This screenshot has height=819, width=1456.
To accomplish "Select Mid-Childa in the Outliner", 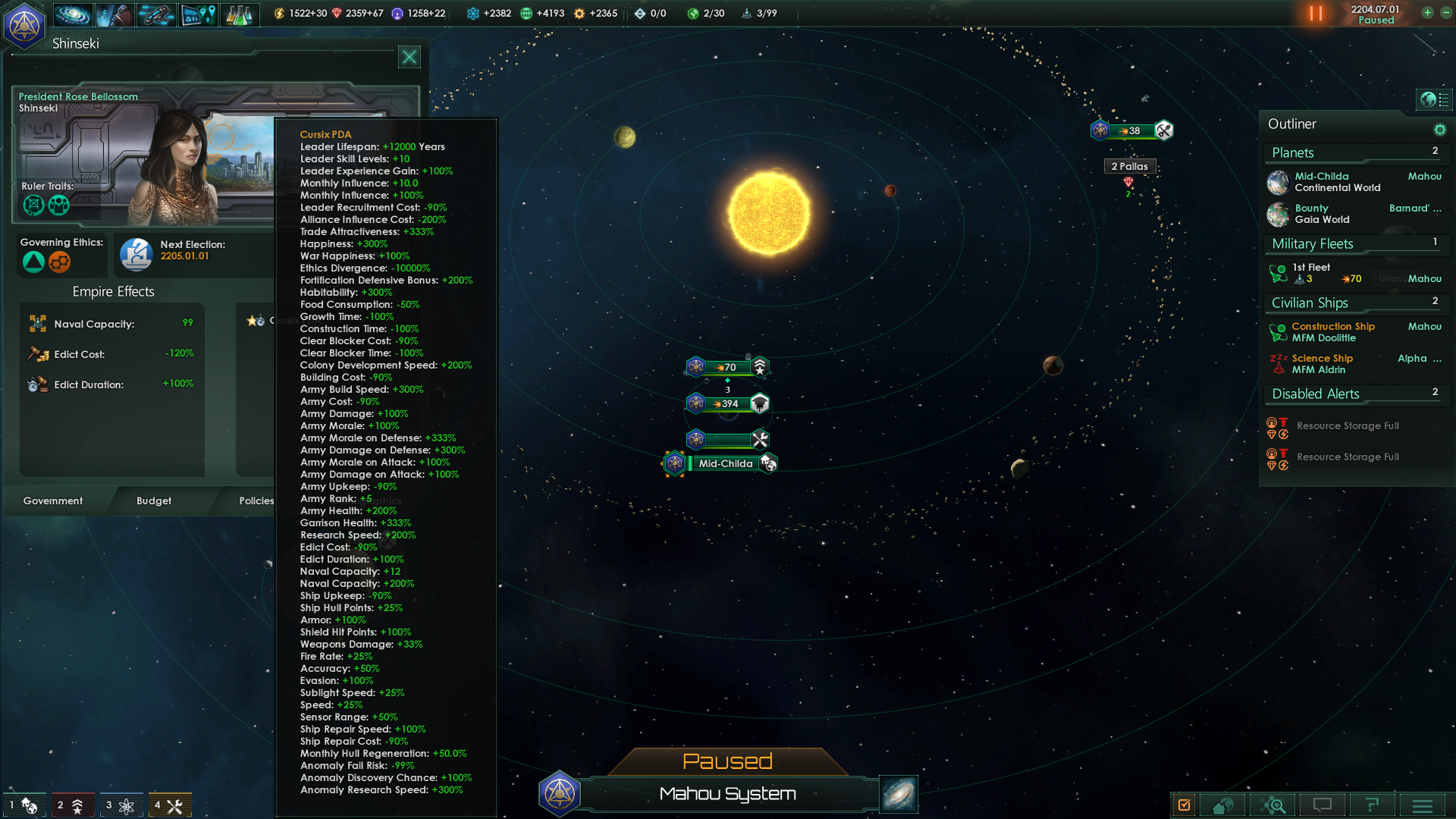I will [x=1336, y=182].
